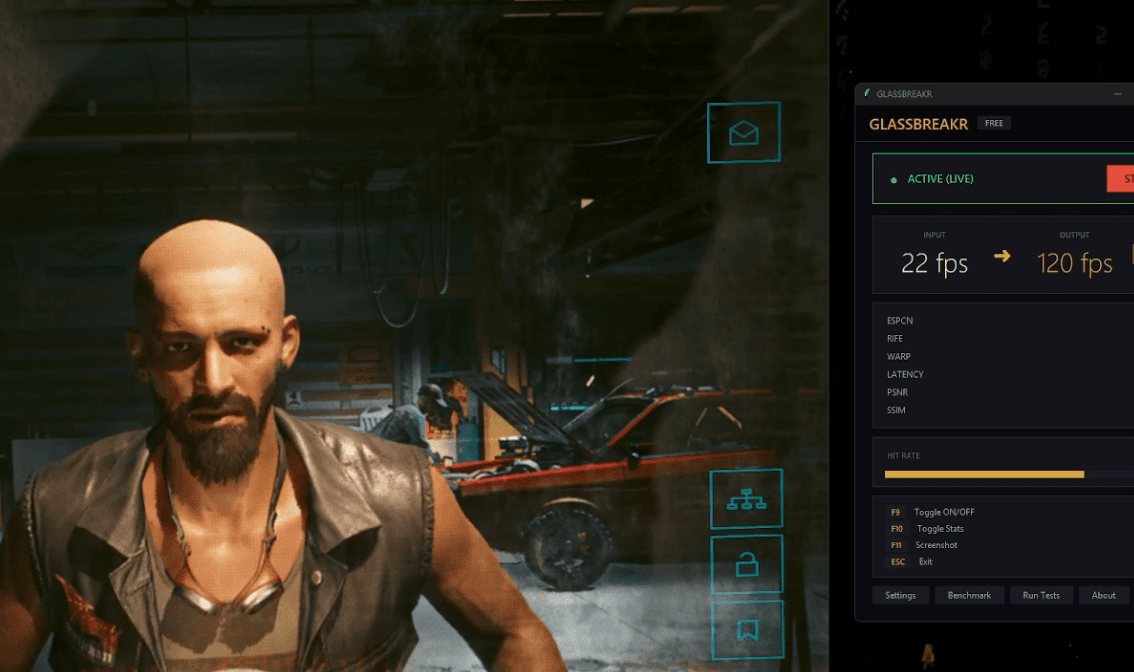Viewport: 1134px width, 672px height.
Task: Activate the bookmark icon
Action: coord(747,630)
